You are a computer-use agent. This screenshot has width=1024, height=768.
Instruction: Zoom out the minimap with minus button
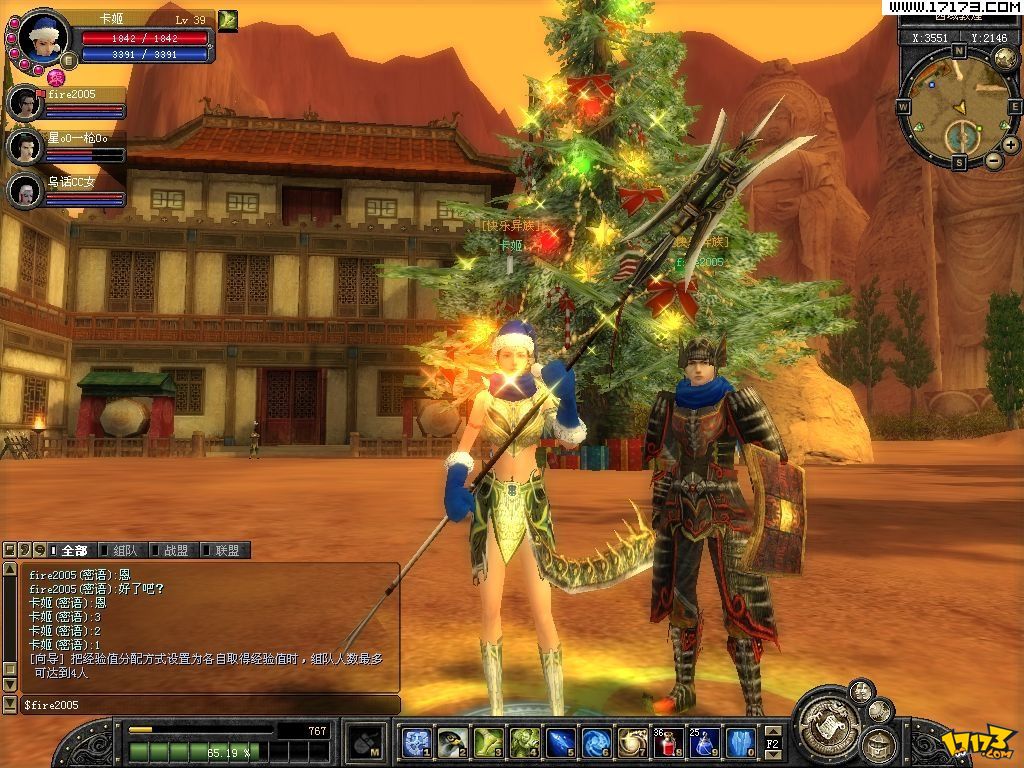(x=994, y=160)
